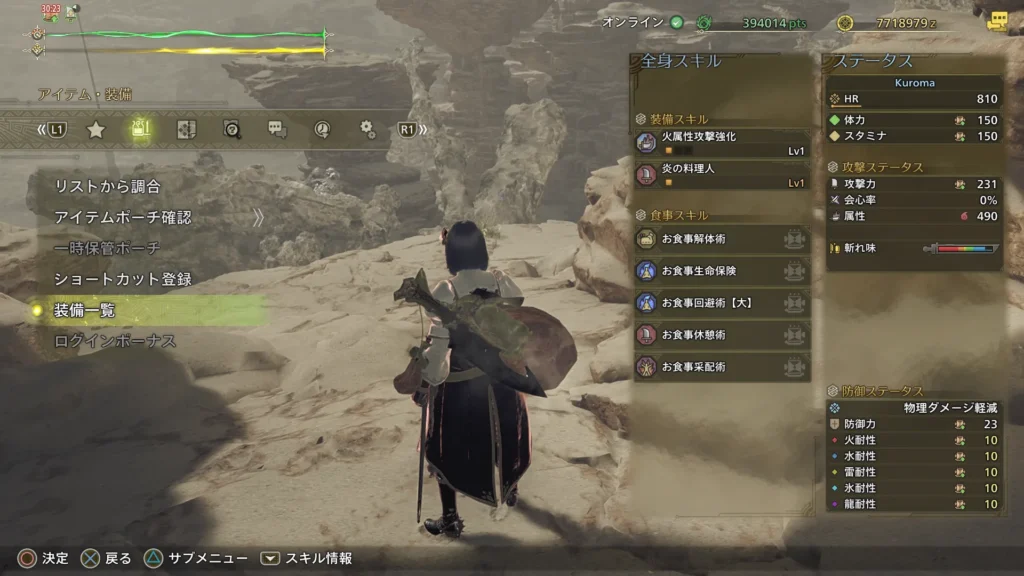Open アイテムポーチ確認 menu entry
1024x576 pixels.
(122, 217)
